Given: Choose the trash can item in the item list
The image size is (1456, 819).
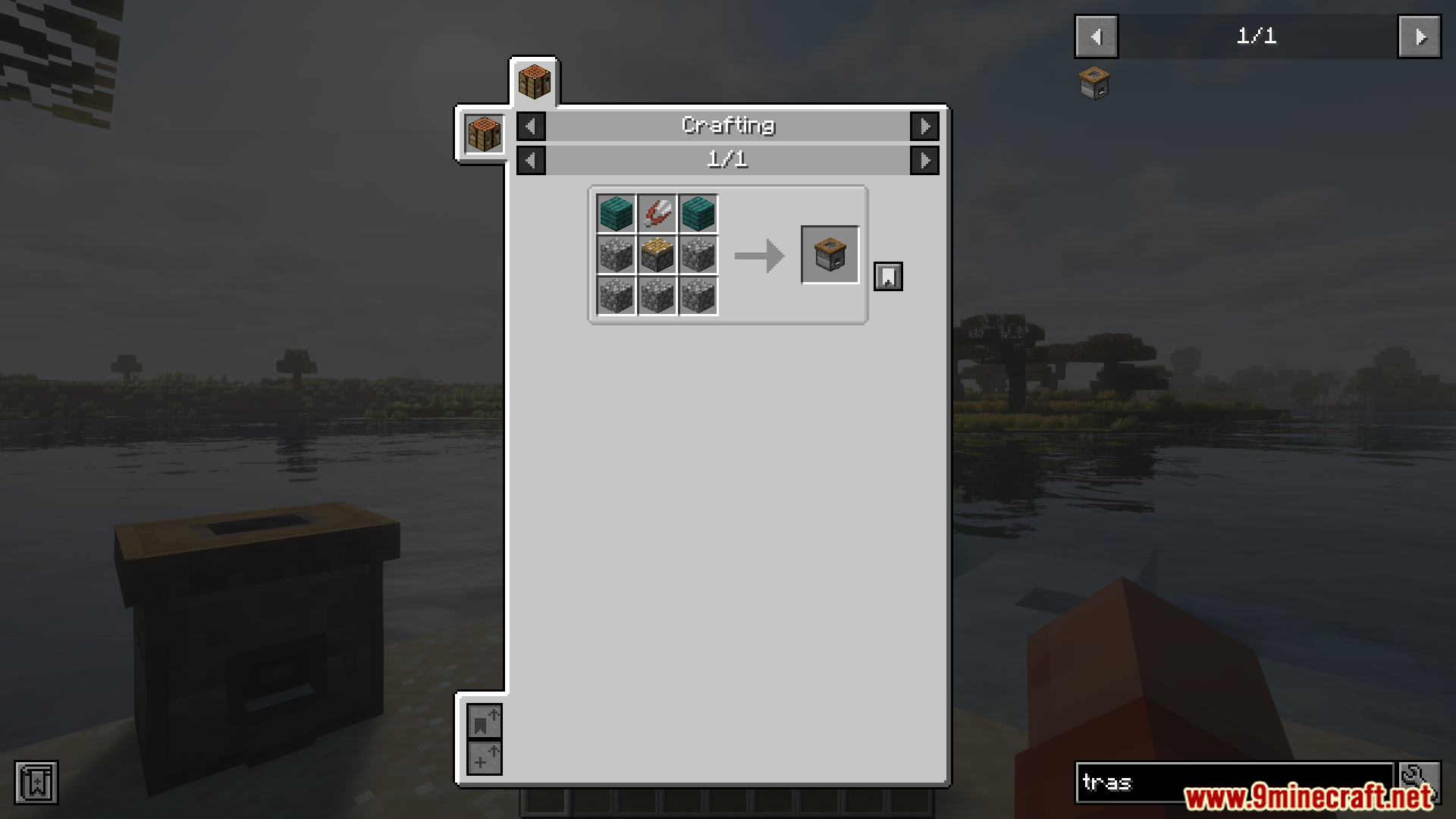Looking at the screenshot, I should (x=1094, y=83).
